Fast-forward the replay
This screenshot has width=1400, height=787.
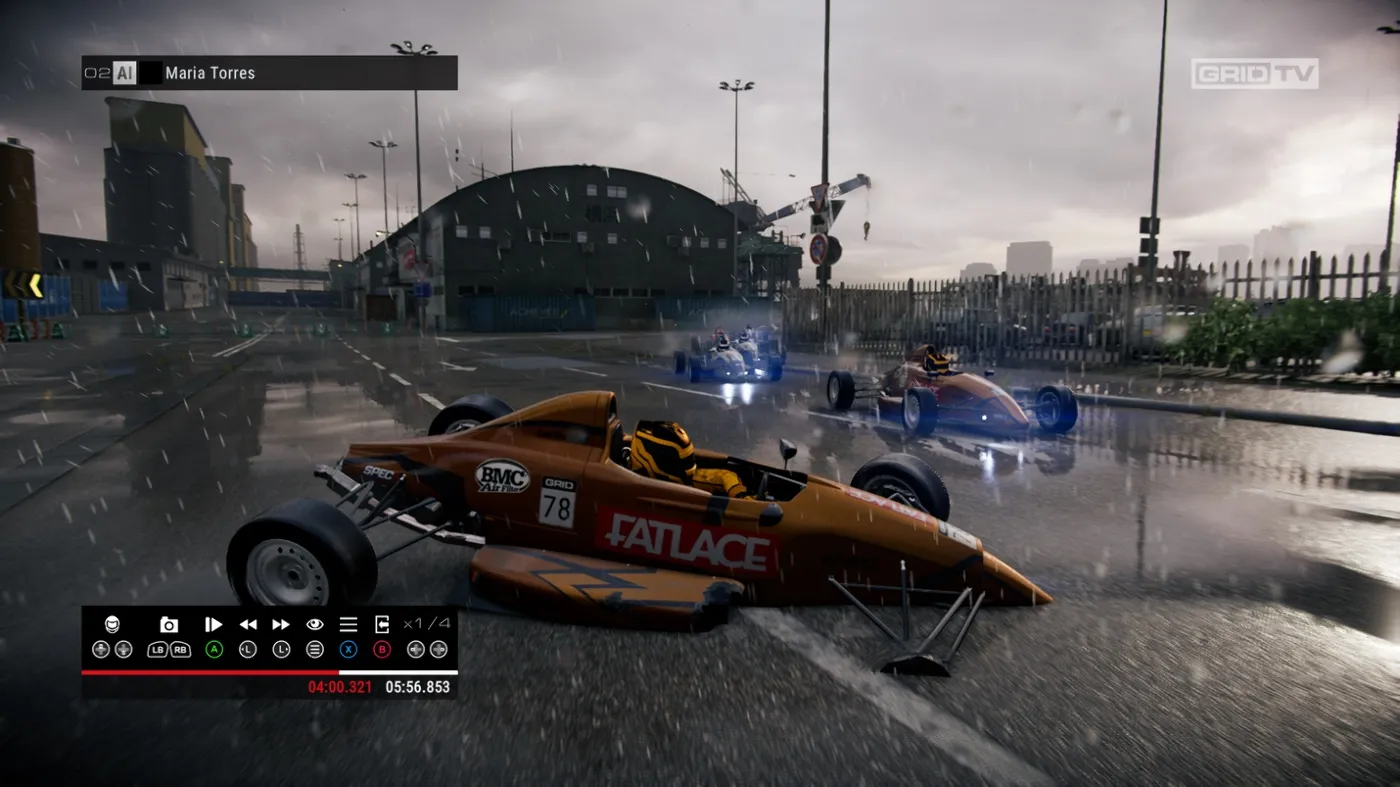pyautogui.click(x=281, y=624)
